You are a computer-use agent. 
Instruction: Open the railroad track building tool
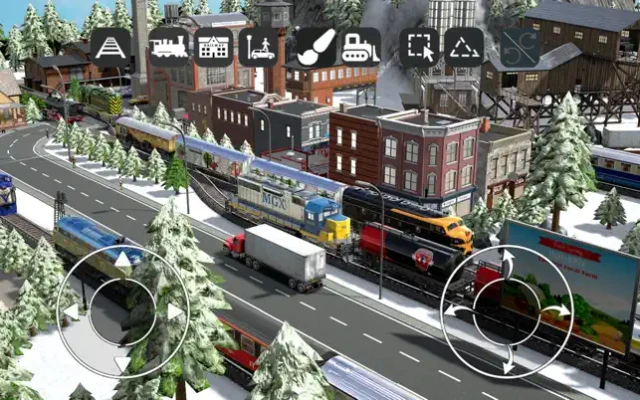(x=111, y=47)
